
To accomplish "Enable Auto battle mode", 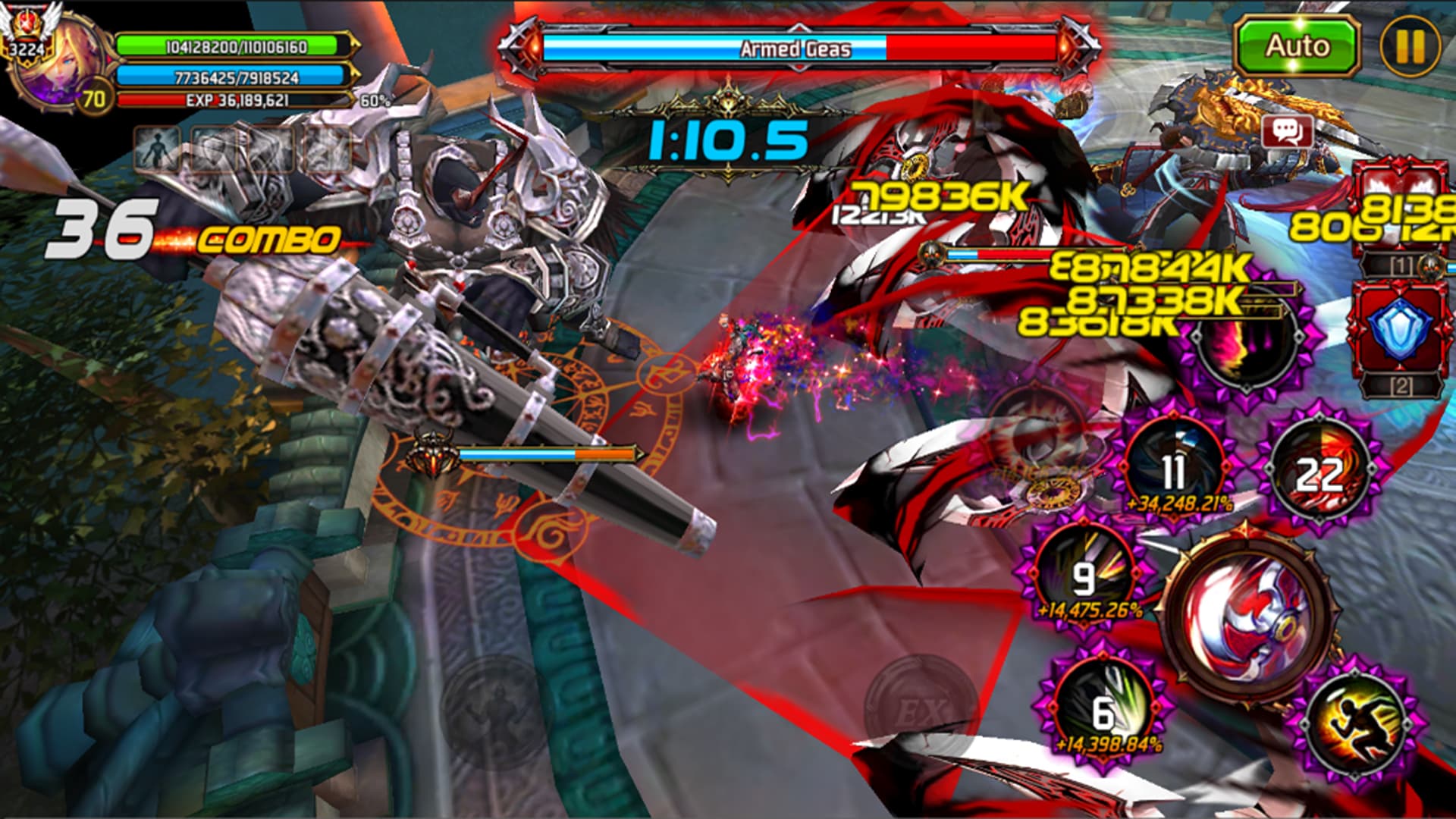I will pyautogui.click(x=1298, y=45).
